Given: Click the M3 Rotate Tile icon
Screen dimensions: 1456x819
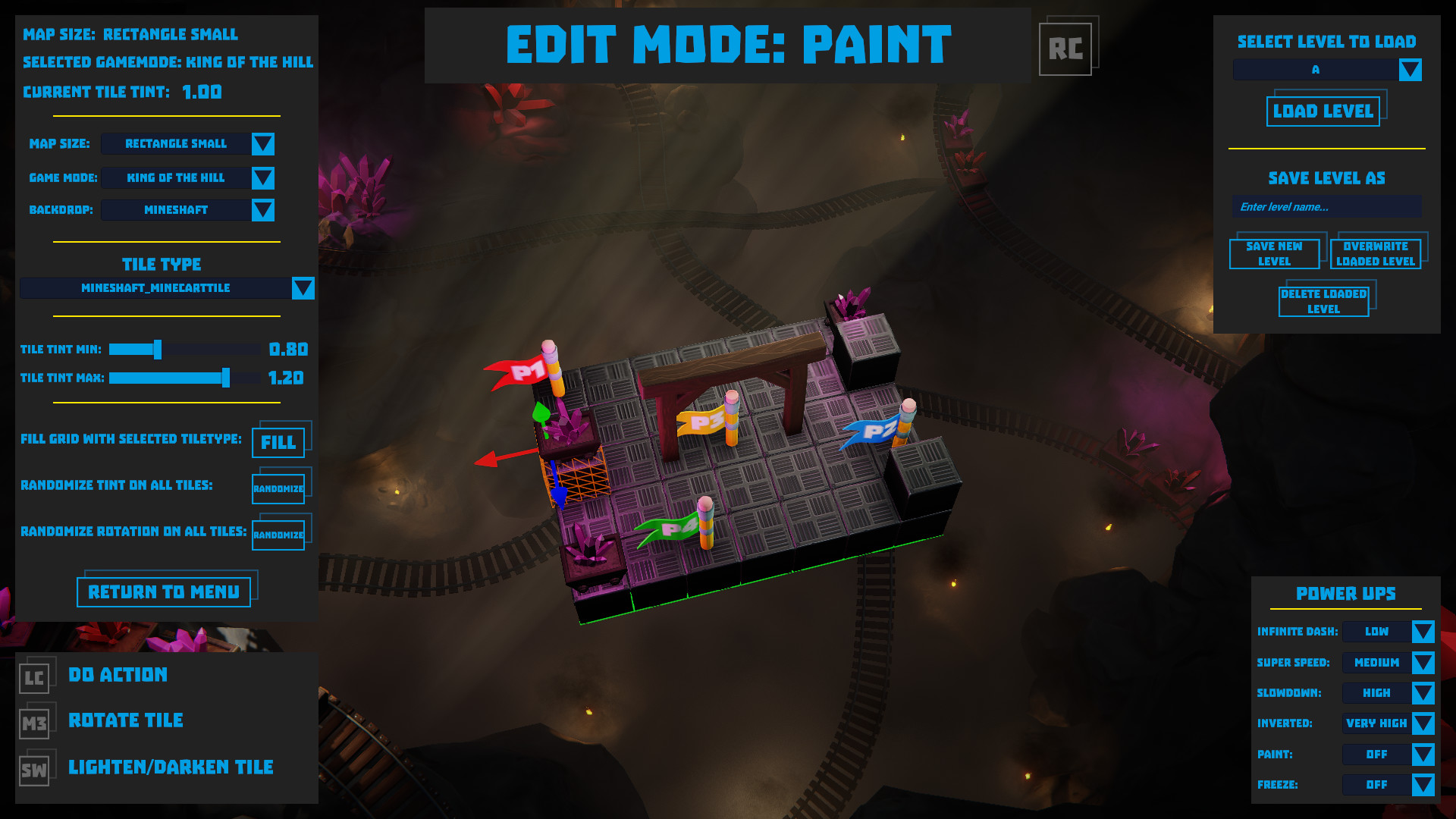Looking at the screenshot, I should coord(33,723).
